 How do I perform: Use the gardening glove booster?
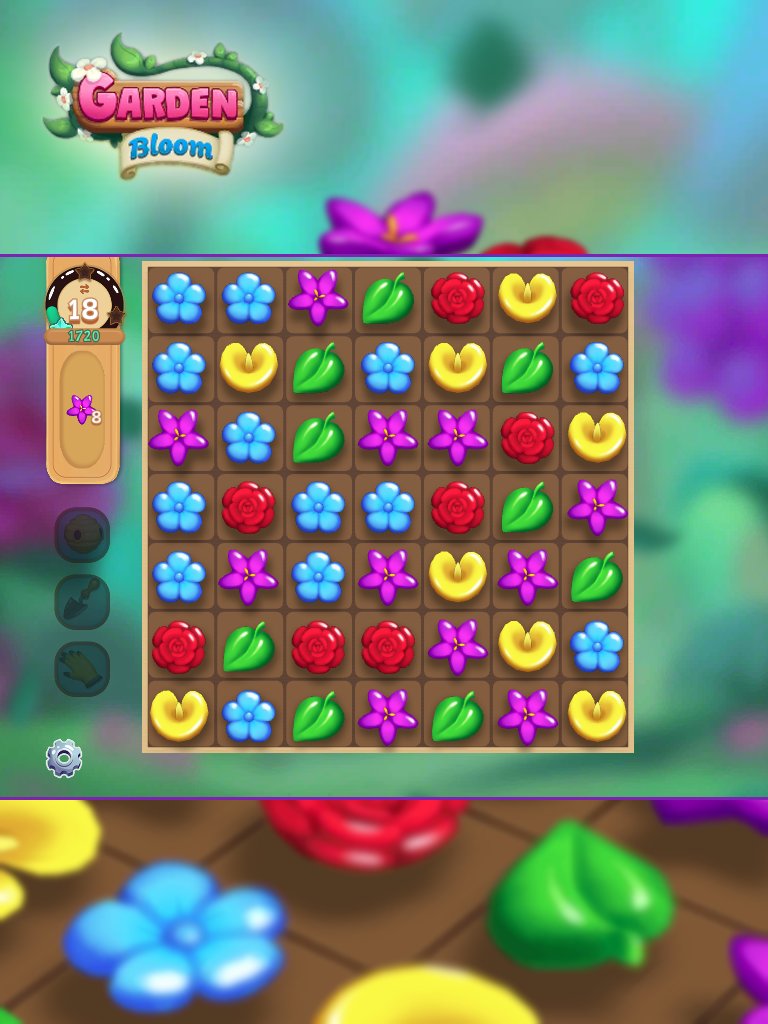82,669
